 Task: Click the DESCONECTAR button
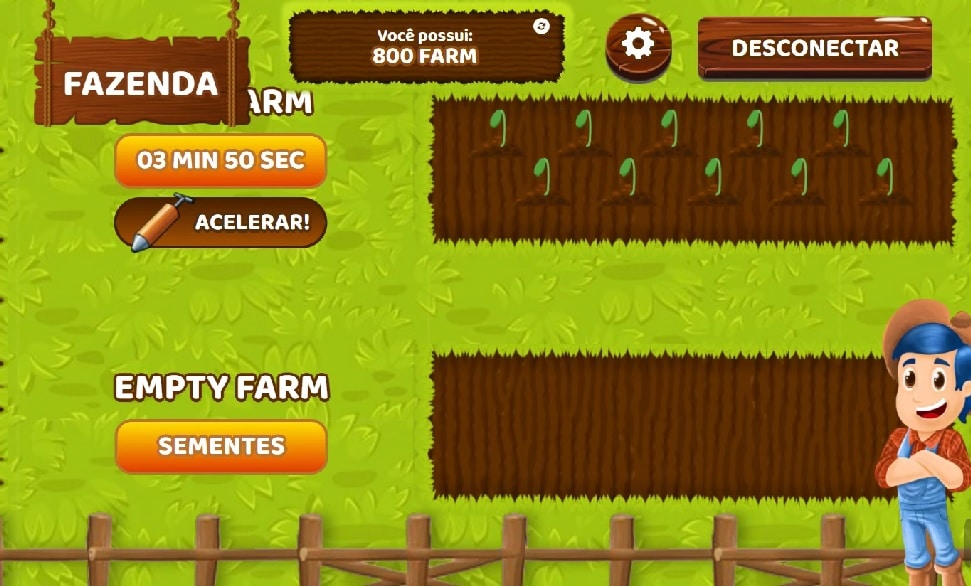pyautogui.click(x=814, y=48)
